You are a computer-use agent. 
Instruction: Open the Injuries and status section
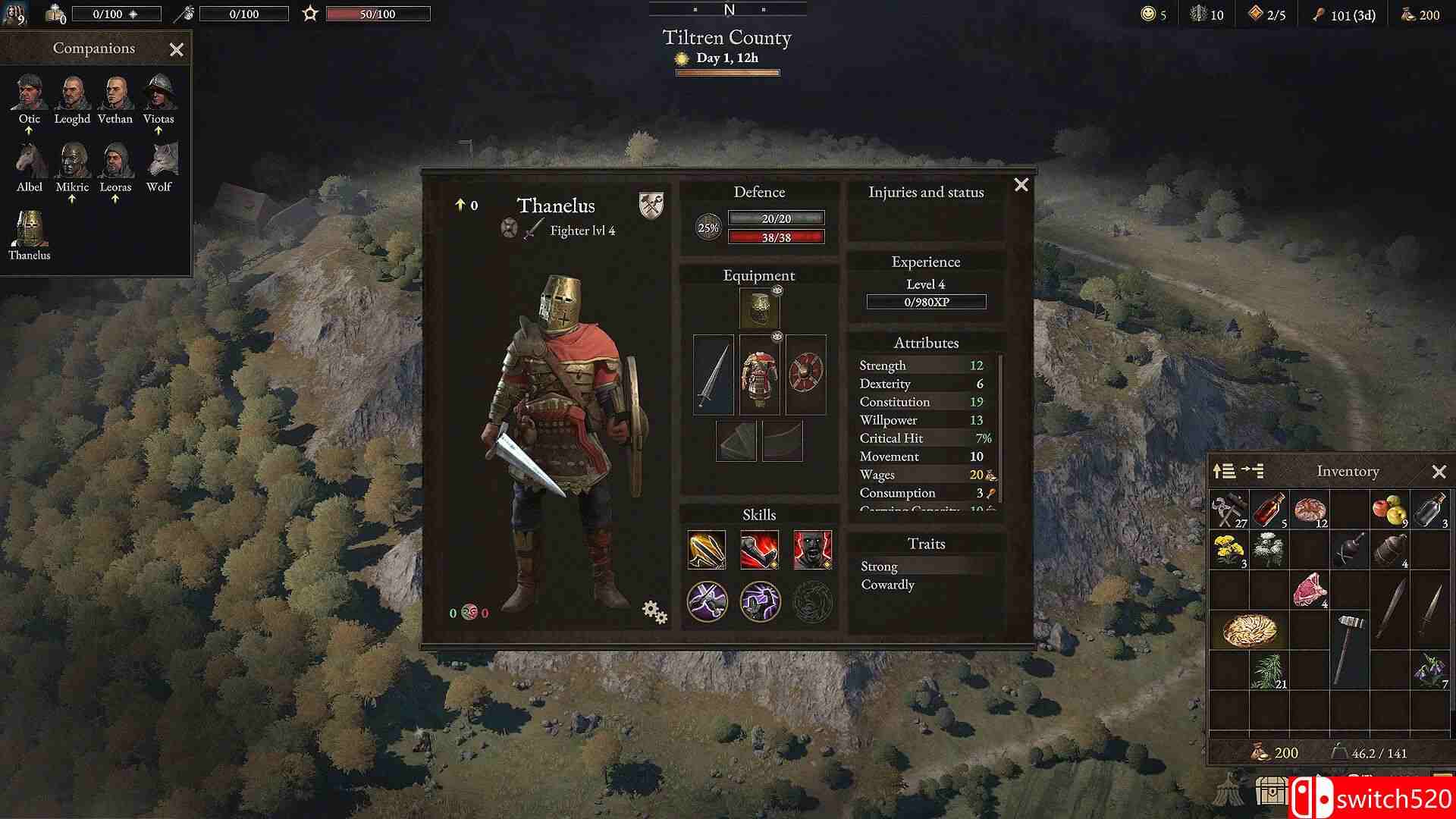926,192
